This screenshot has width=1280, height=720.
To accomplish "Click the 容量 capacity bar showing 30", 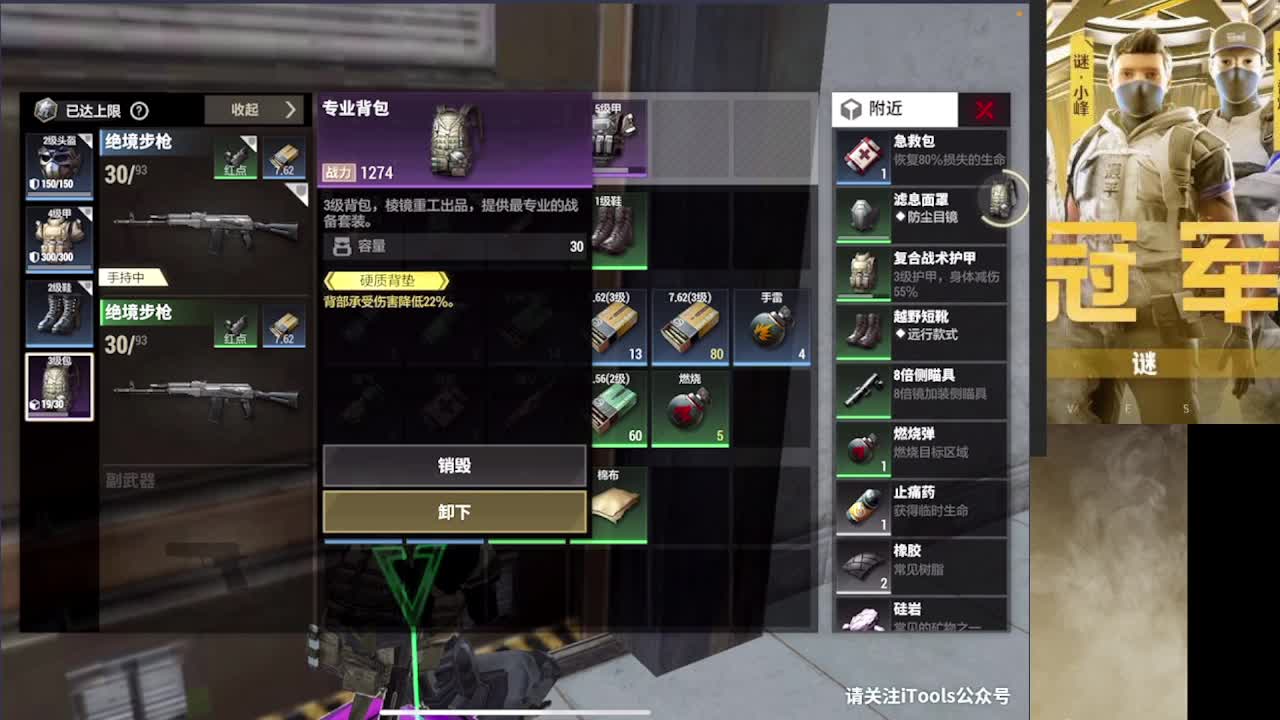I will coord(453,246).
